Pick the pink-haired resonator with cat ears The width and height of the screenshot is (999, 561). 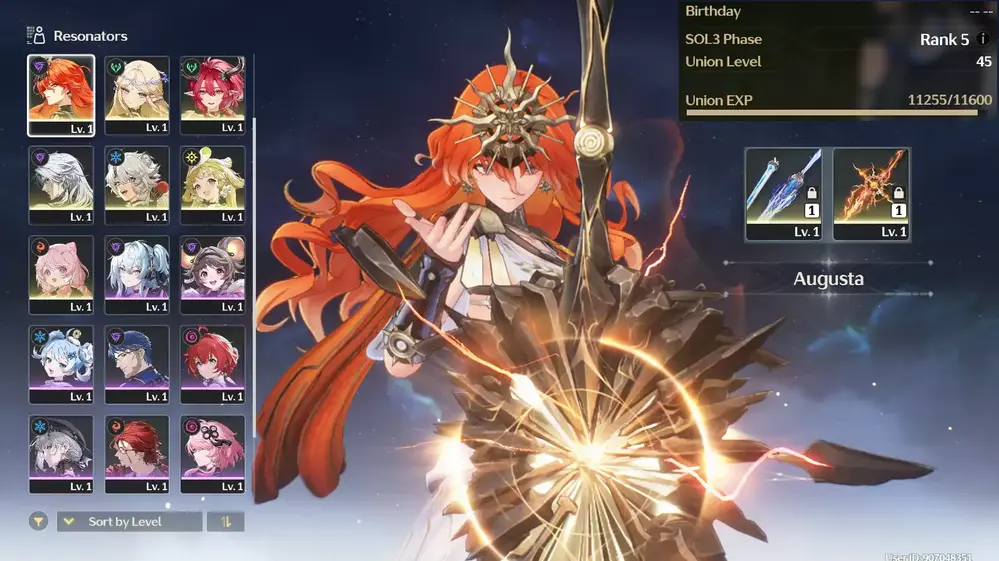pyautogui.click(x=61, y=274)
